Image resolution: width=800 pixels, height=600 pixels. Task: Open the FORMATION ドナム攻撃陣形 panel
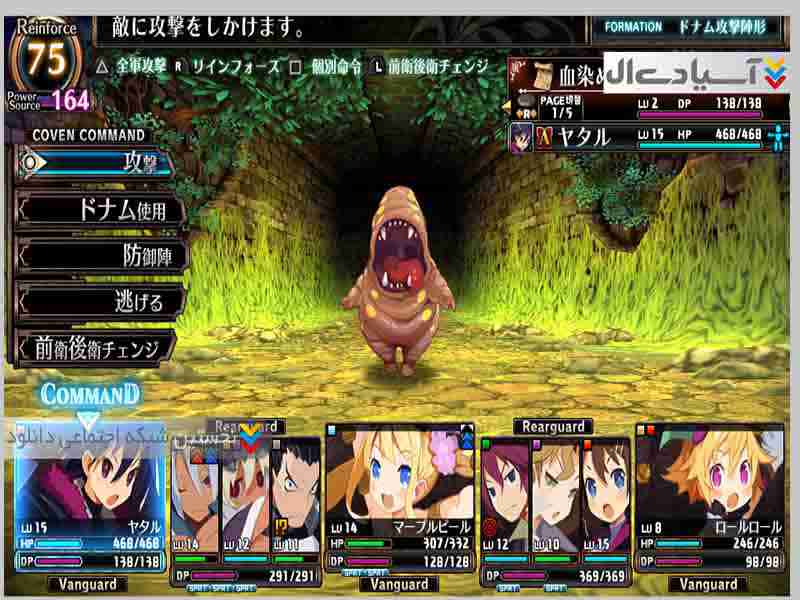click(x=690, y=27)
